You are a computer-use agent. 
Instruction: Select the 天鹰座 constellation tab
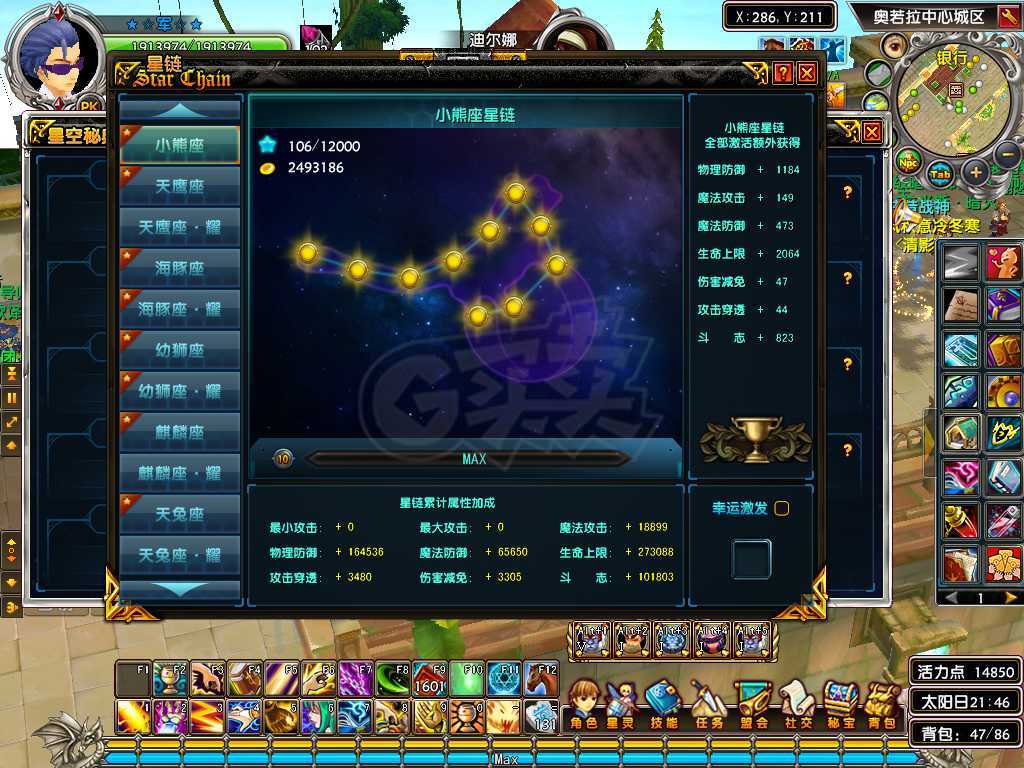point(180,186)
